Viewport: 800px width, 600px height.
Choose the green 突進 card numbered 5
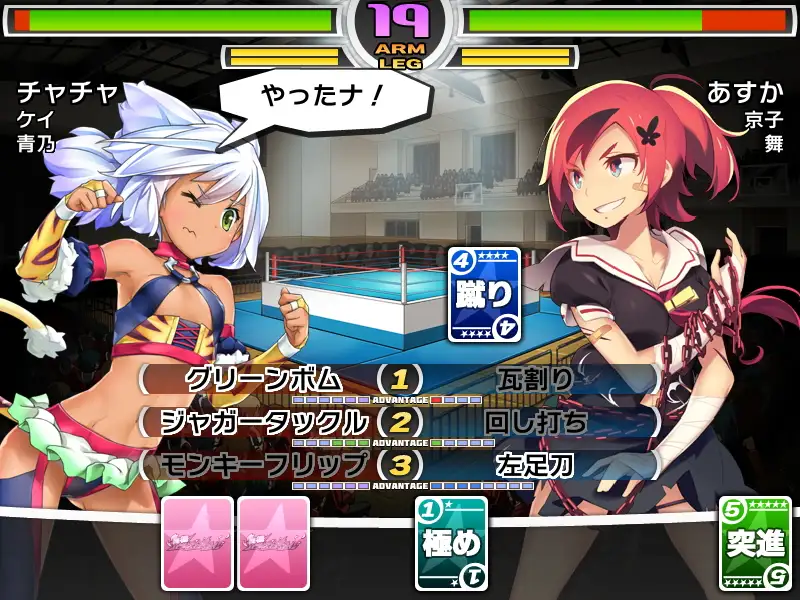[755, 543]
